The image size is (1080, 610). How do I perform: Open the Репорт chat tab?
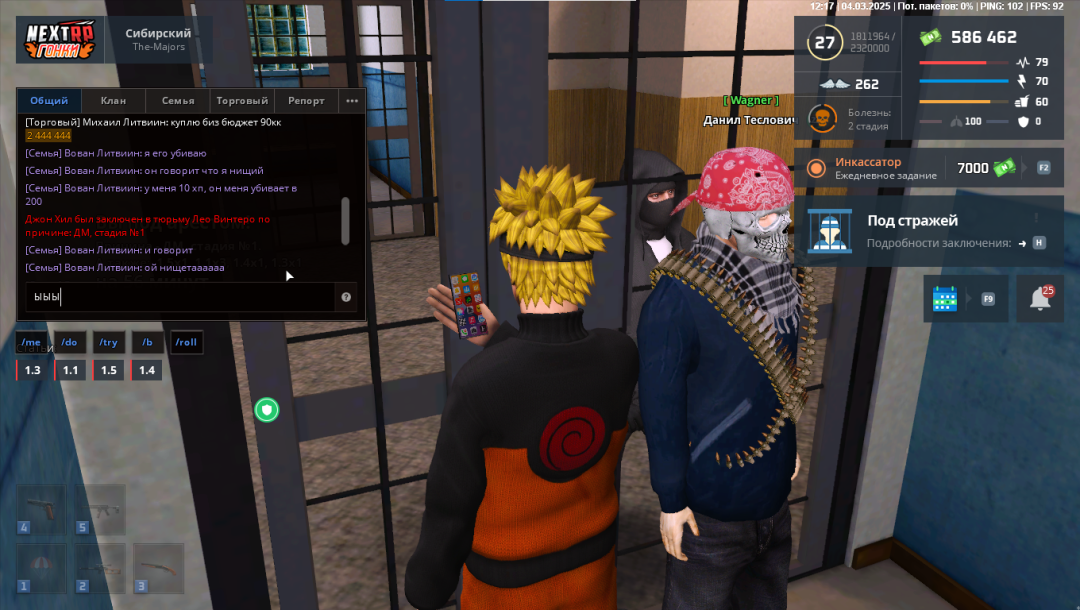click(x=306, y=101)
